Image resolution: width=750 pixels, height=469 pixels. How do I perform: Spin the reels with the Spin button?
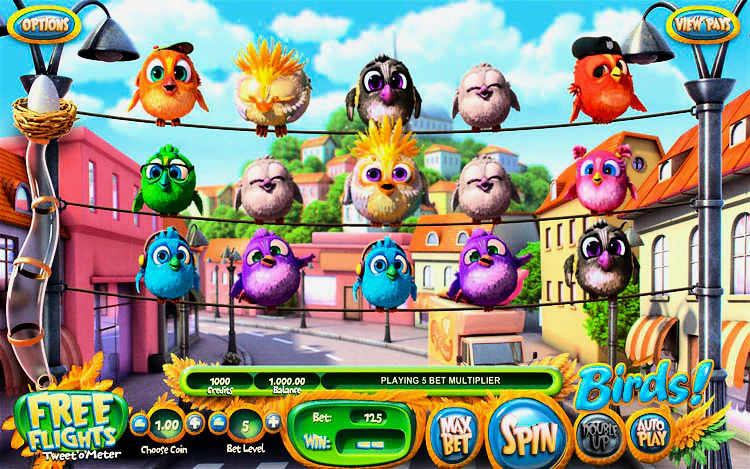click(x=523, y=433)
